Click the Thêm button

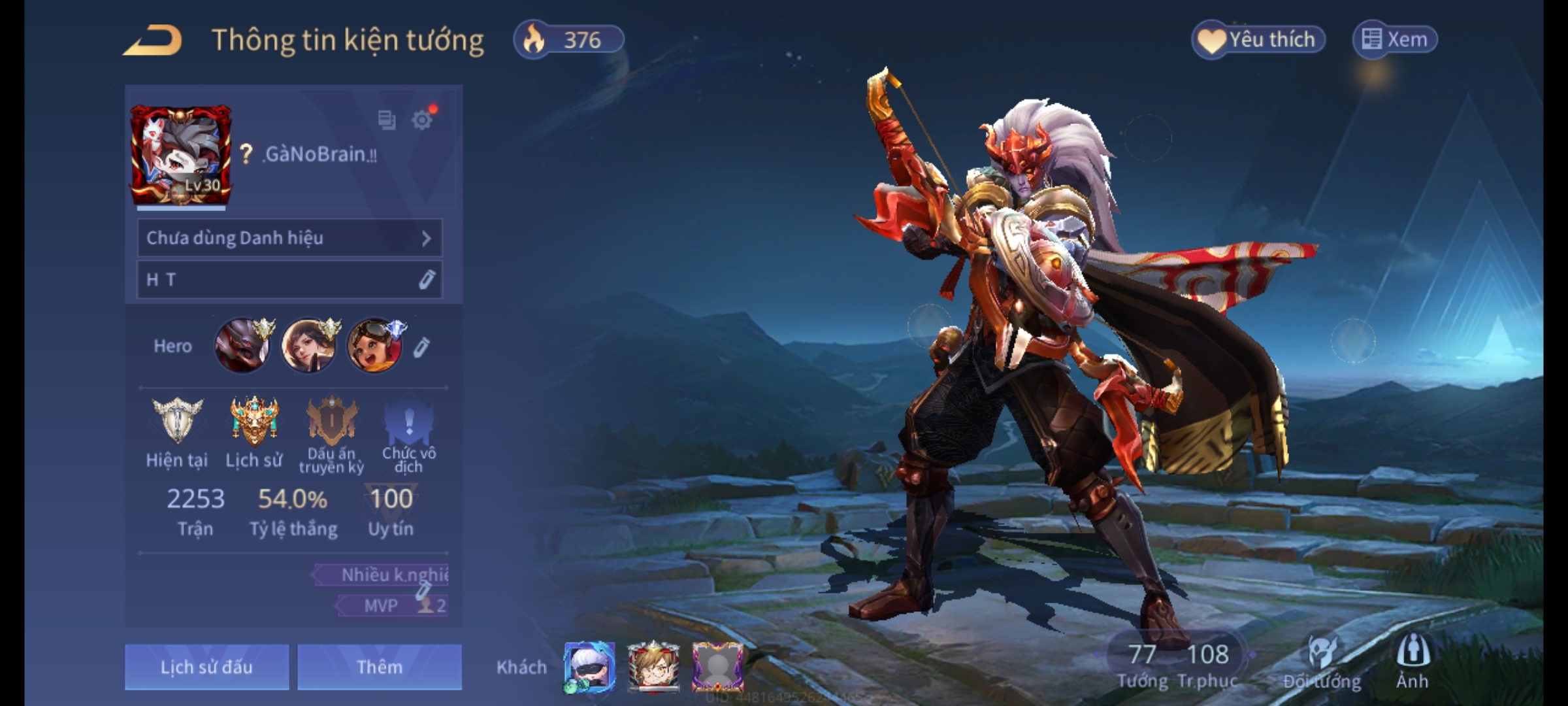tap(380, 667)
